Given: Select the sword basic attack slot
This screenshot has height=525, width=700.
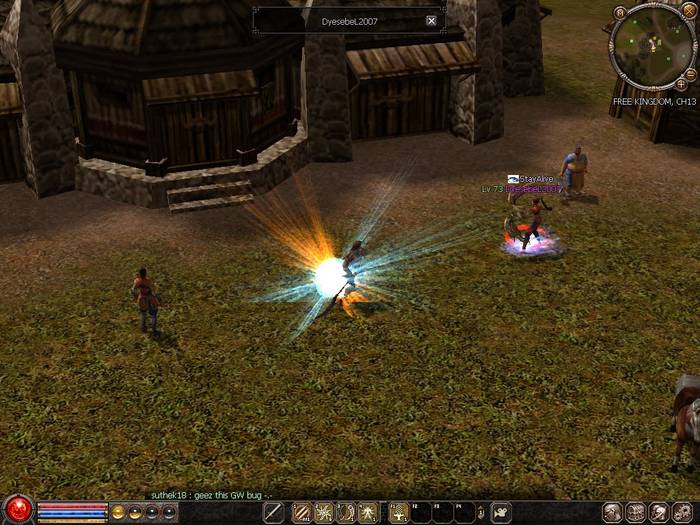Looking at the screenshot, I should click(x=273, y=512).
